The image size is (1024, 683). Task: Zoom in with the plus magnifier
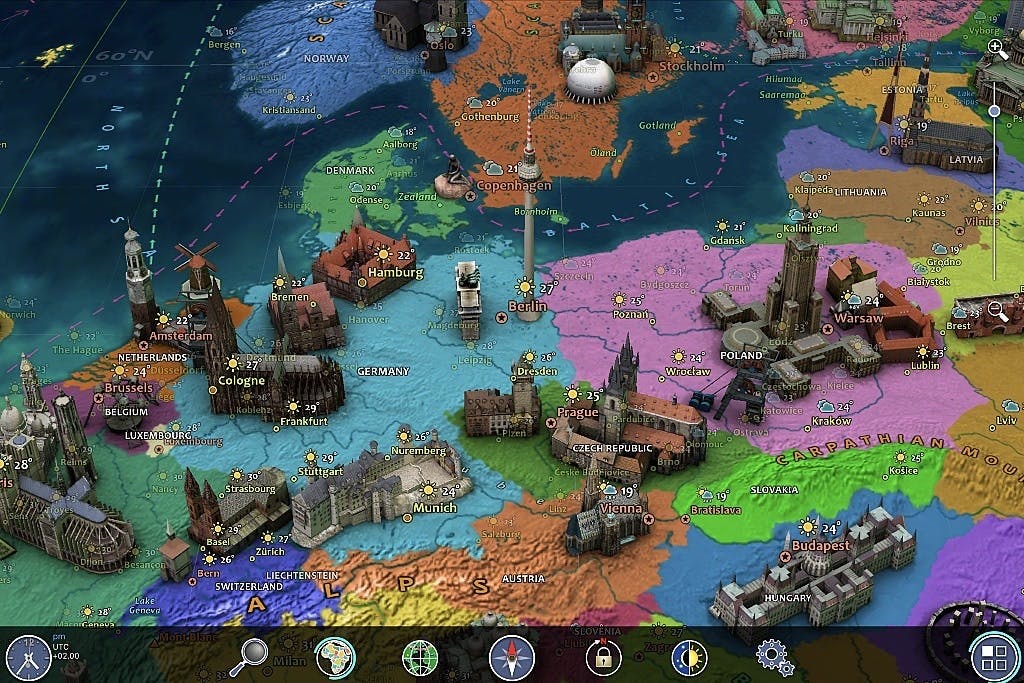(996, 47)
